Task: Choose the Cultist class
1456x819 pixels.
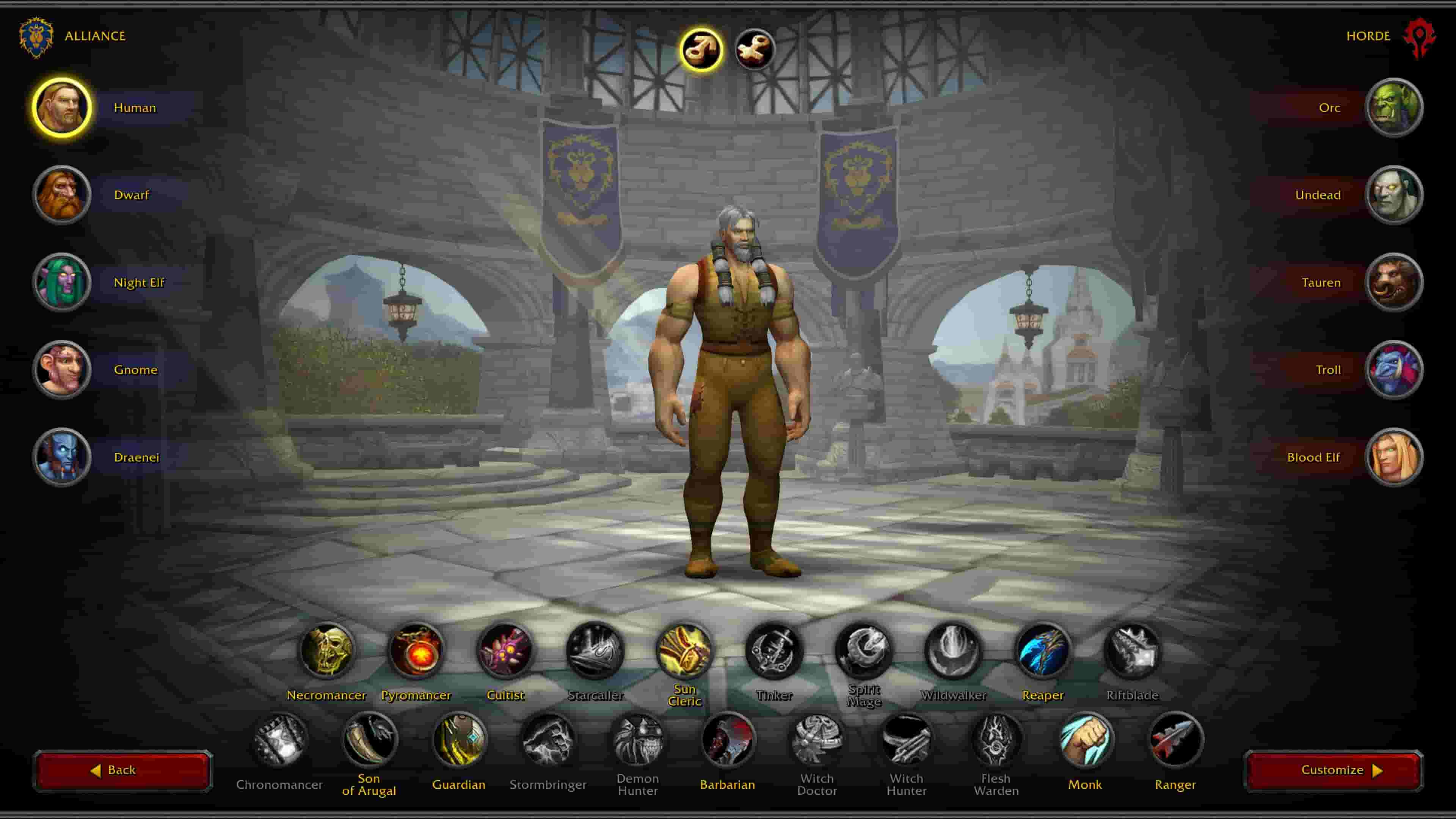Action: 506,651
